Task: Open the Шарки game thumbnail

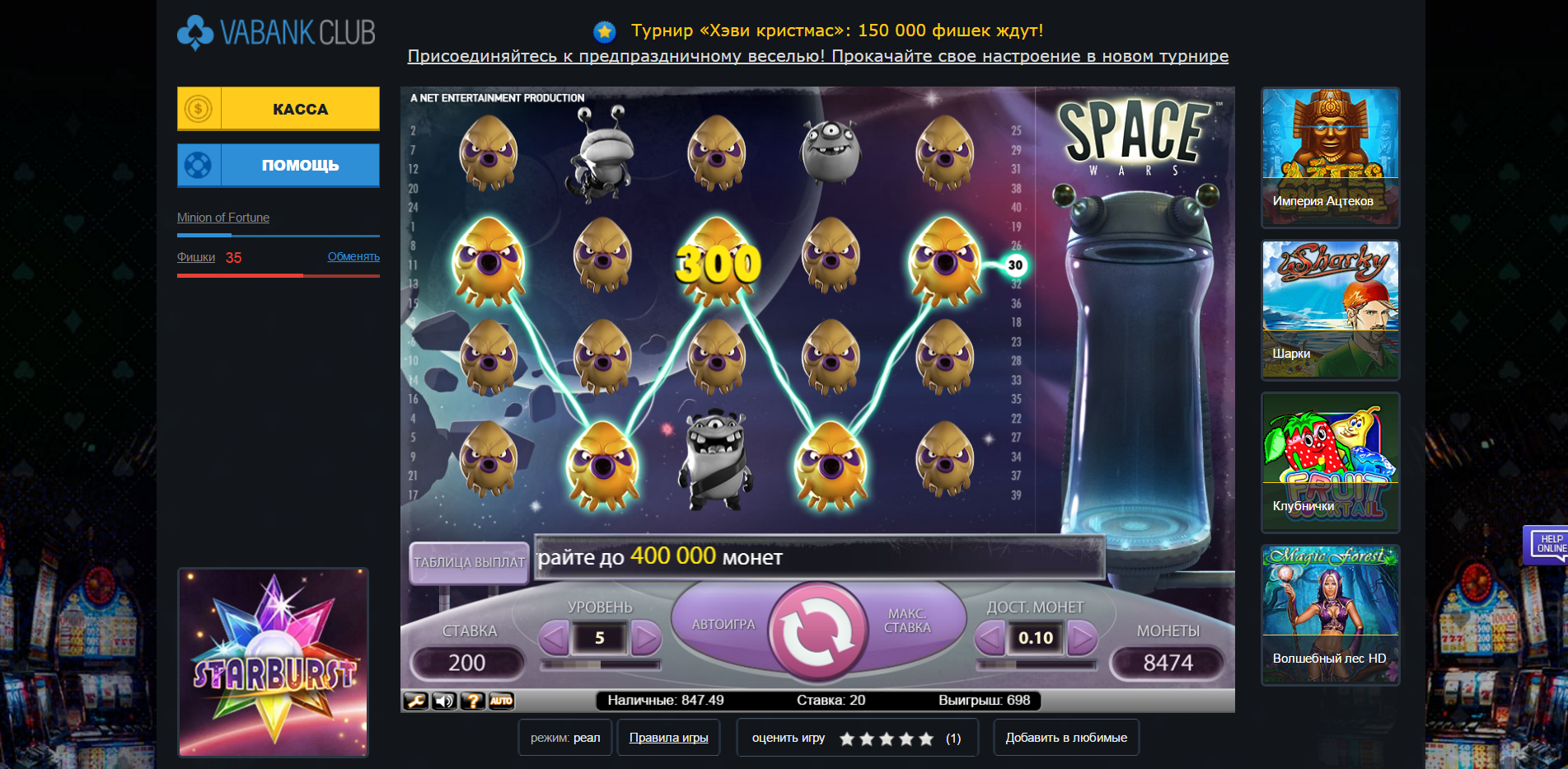Action: 1330,310
